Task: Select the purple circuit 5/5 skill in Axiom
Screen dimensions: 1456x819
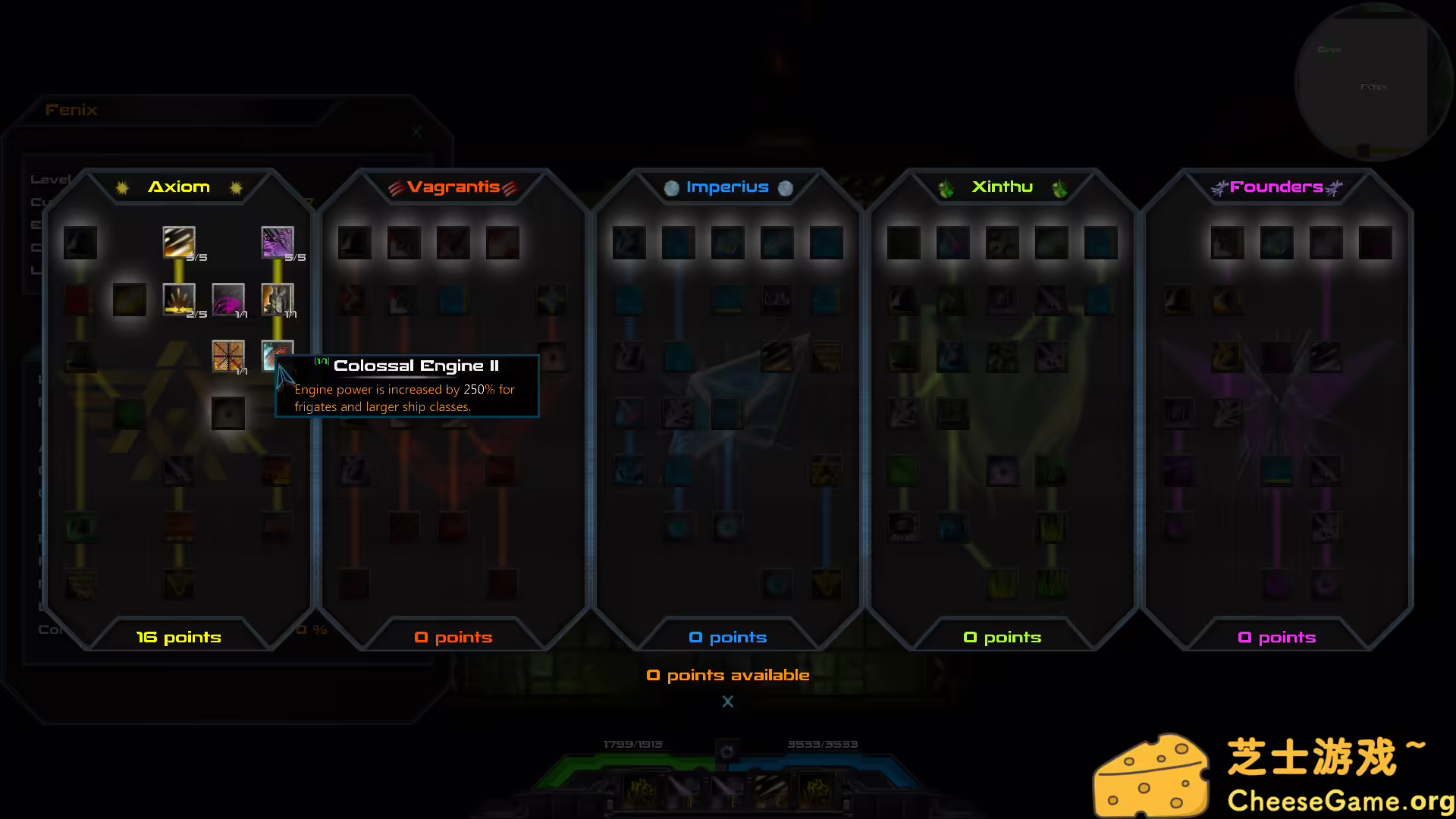Action: (x=278, y=243)
